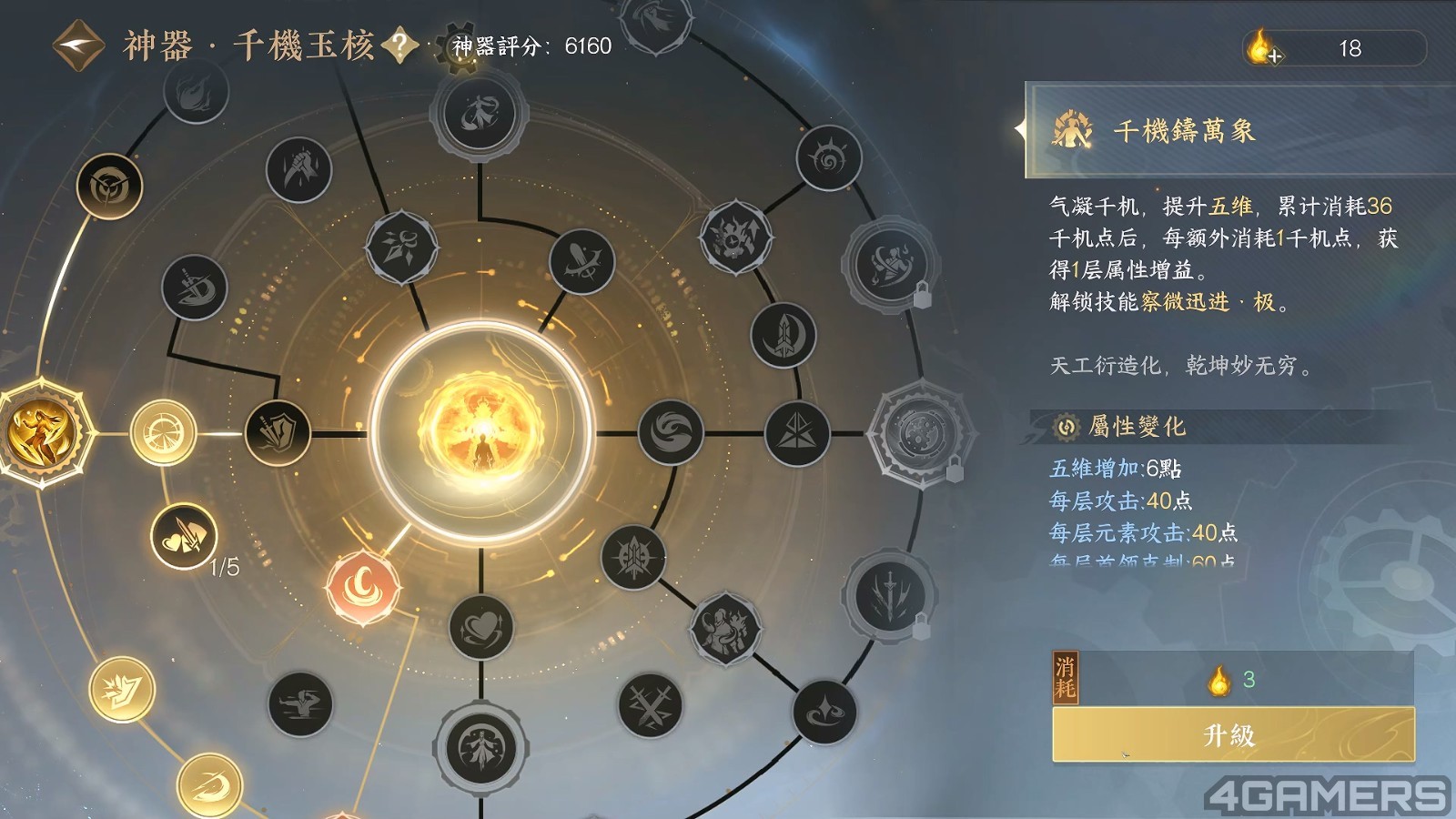
Task: Select the orange crescent flame node
Action: [x=363, y=587]
